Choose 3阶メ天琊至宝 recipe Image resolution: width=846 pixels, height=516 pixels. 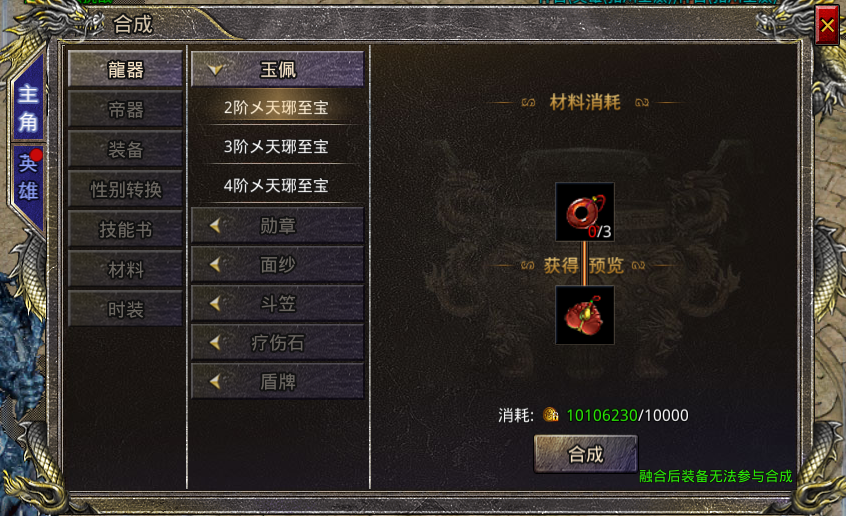(x=277, y=146)
